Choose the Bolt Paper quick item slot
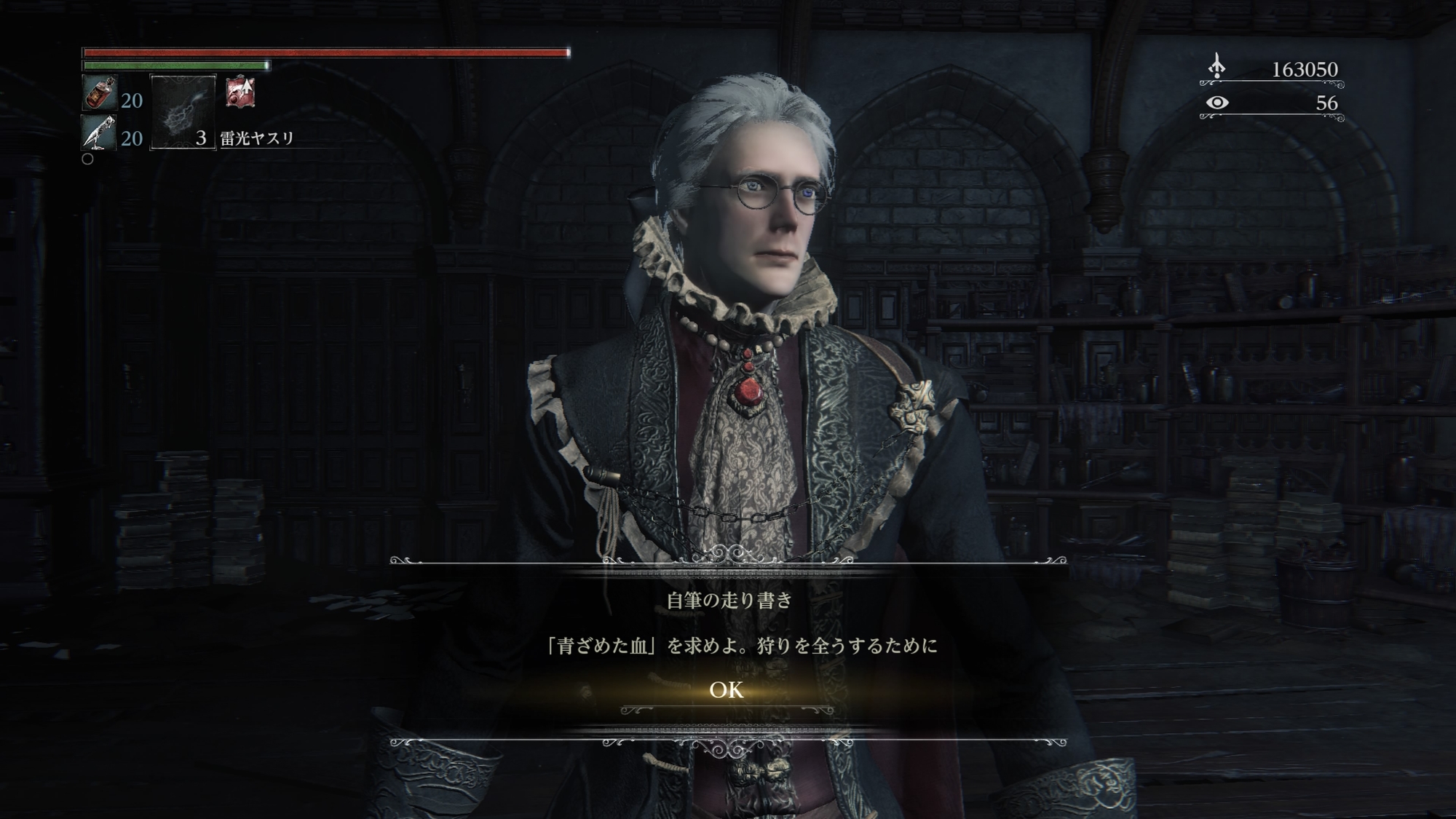1456x819 pixels. coord(183,112)
